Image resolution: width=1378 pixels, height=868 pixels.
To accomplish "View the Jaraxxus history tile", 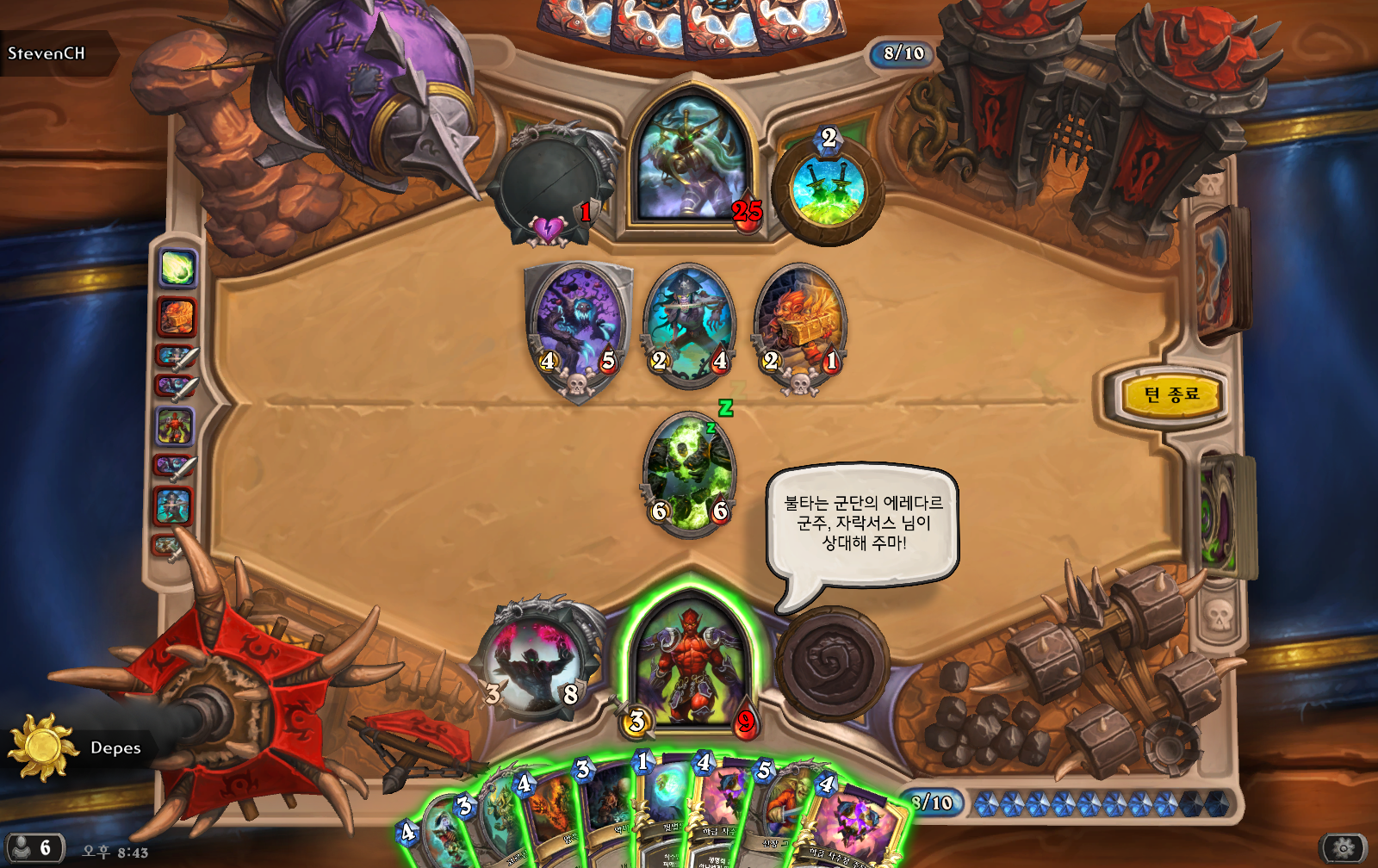I will 175,427.
